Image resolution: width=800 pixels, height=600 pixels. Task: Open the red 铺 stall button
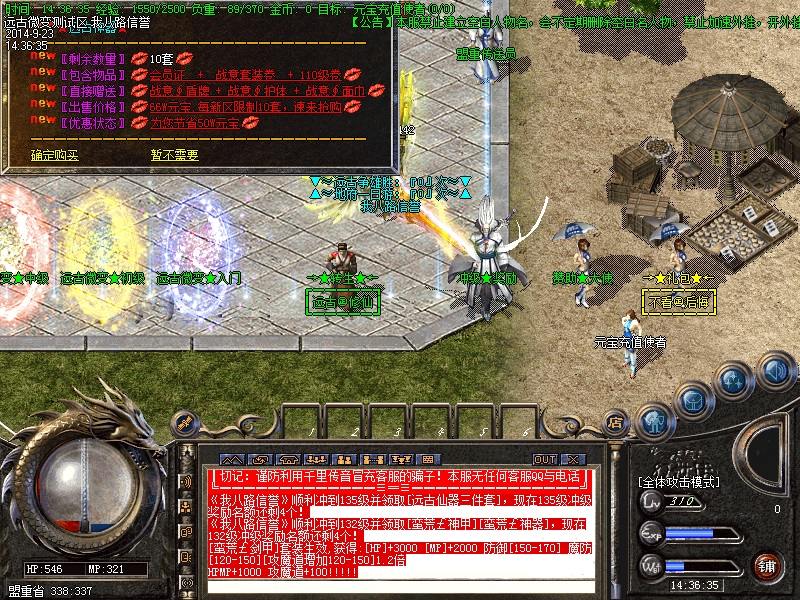pyautogui.click(x=767, y=565)
